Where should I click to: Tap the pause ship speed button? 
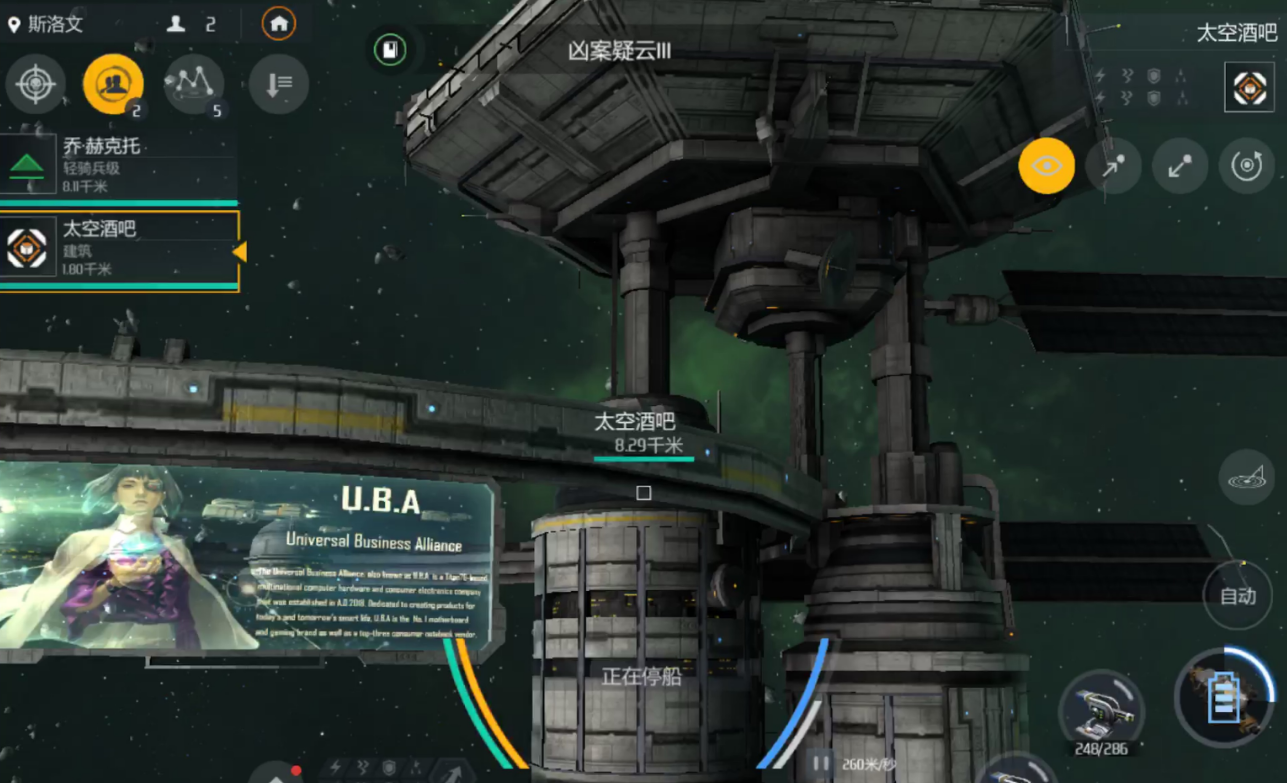[x=820, y=764]
